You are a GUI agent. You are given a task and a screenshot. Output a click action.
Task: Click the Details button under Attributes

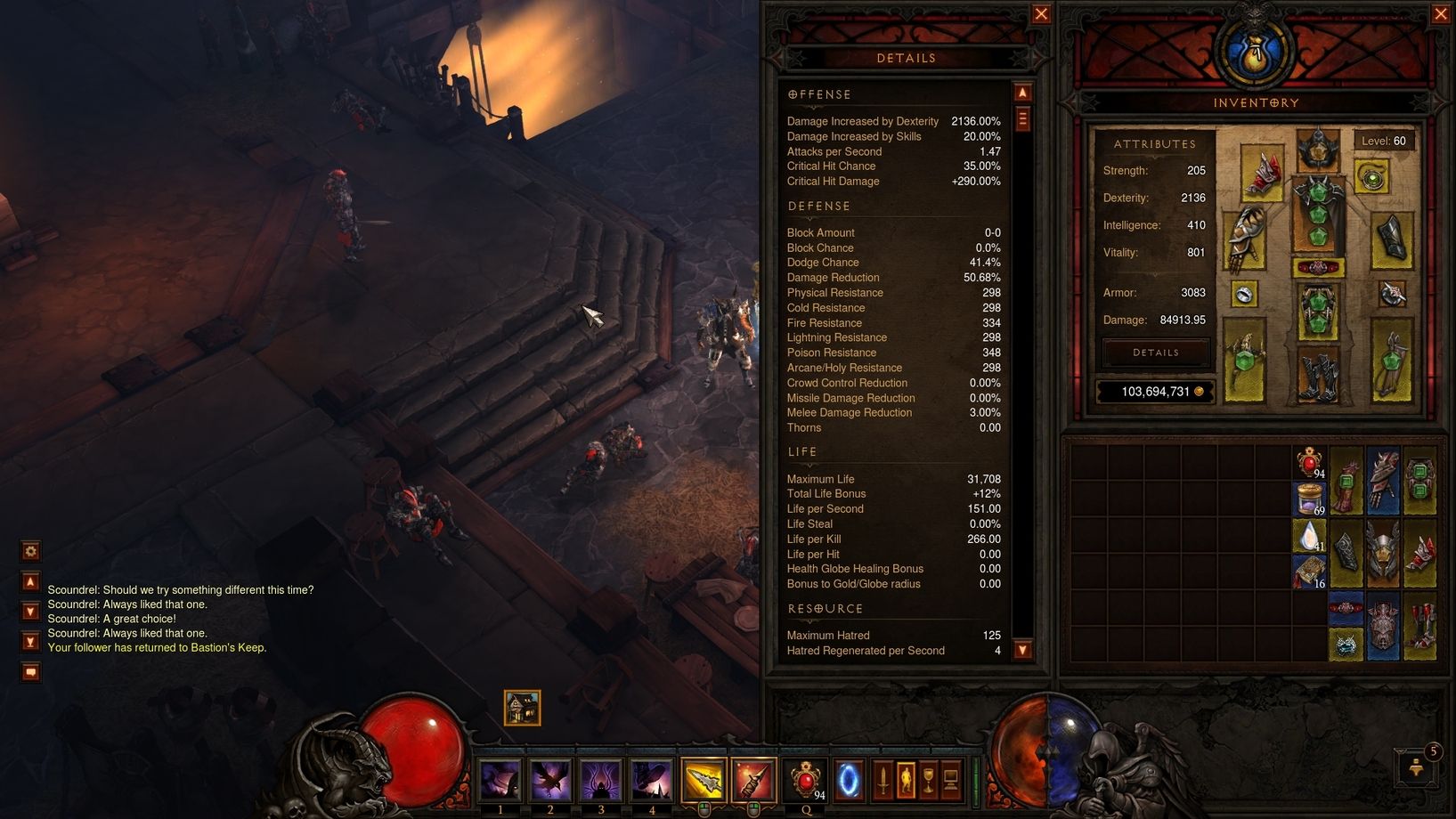pos(1155,353)
